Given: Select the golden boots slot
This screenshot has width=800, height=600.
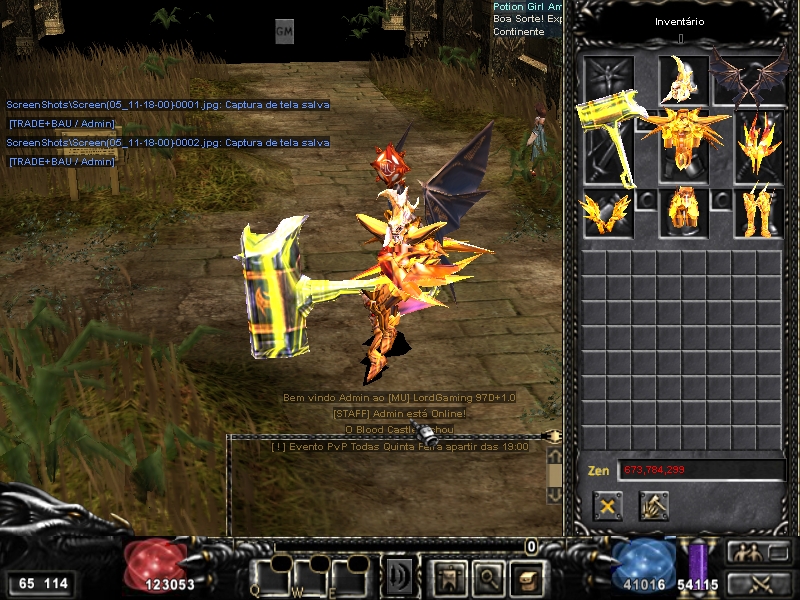Looking at the screenshot, I should click(x=758, y=212).
